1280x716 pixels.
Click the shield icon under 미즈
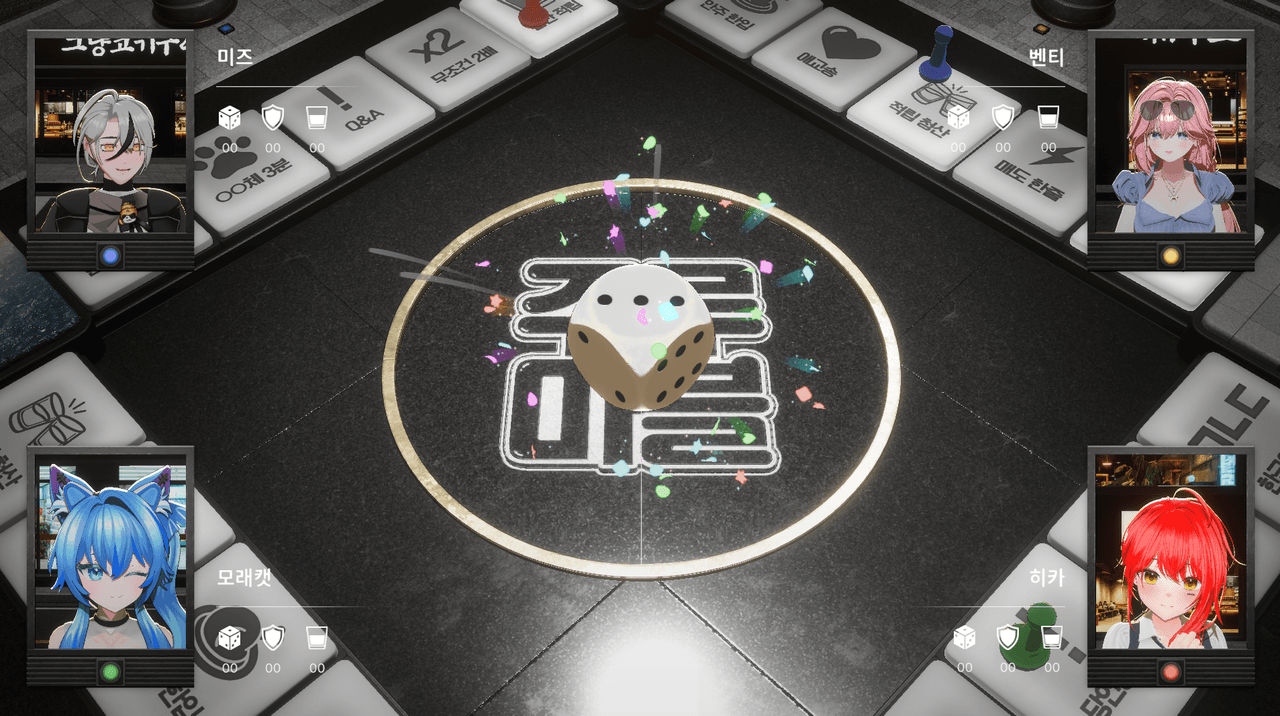click(x=273, y=118)
